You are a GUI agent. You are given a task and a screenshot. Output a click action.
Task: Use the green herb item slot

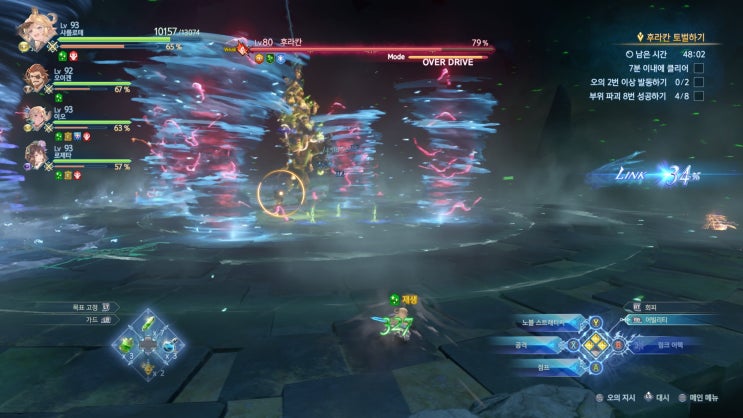pos(148,324)
